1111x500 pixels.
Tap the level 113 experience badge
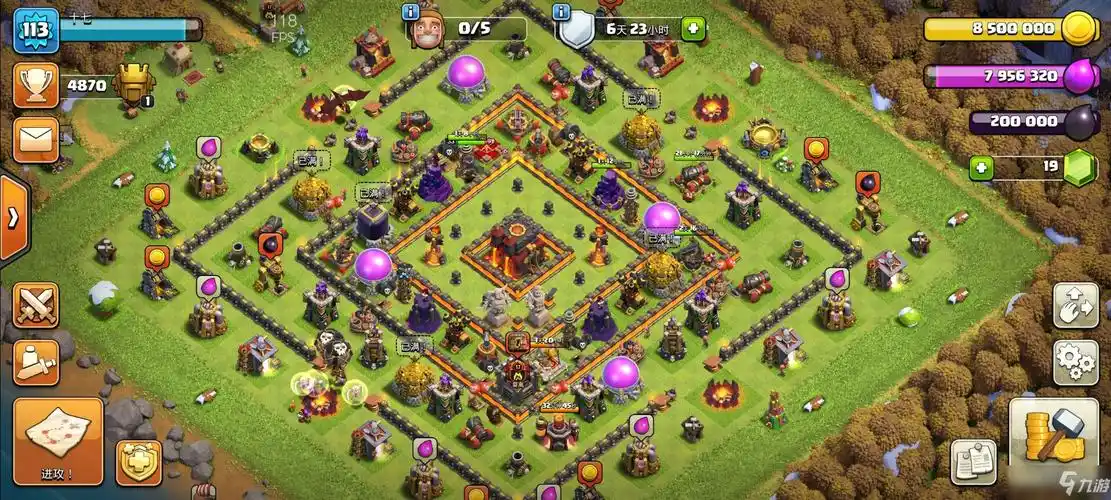point(36,29)
